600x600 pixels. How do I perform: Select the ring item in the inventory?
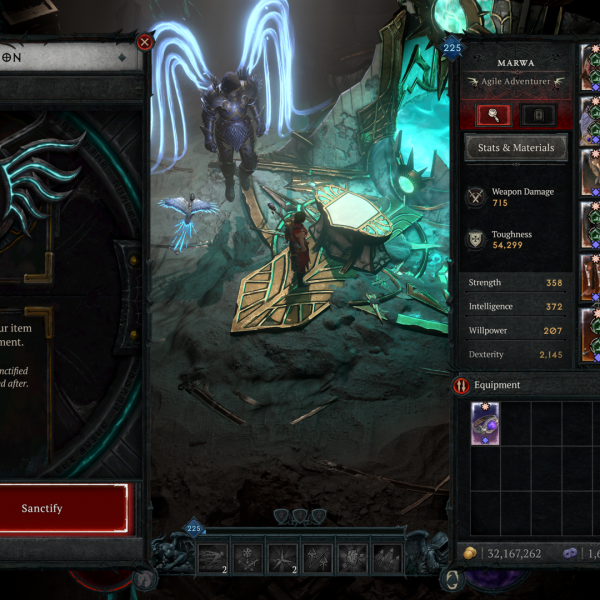(485, 424)
